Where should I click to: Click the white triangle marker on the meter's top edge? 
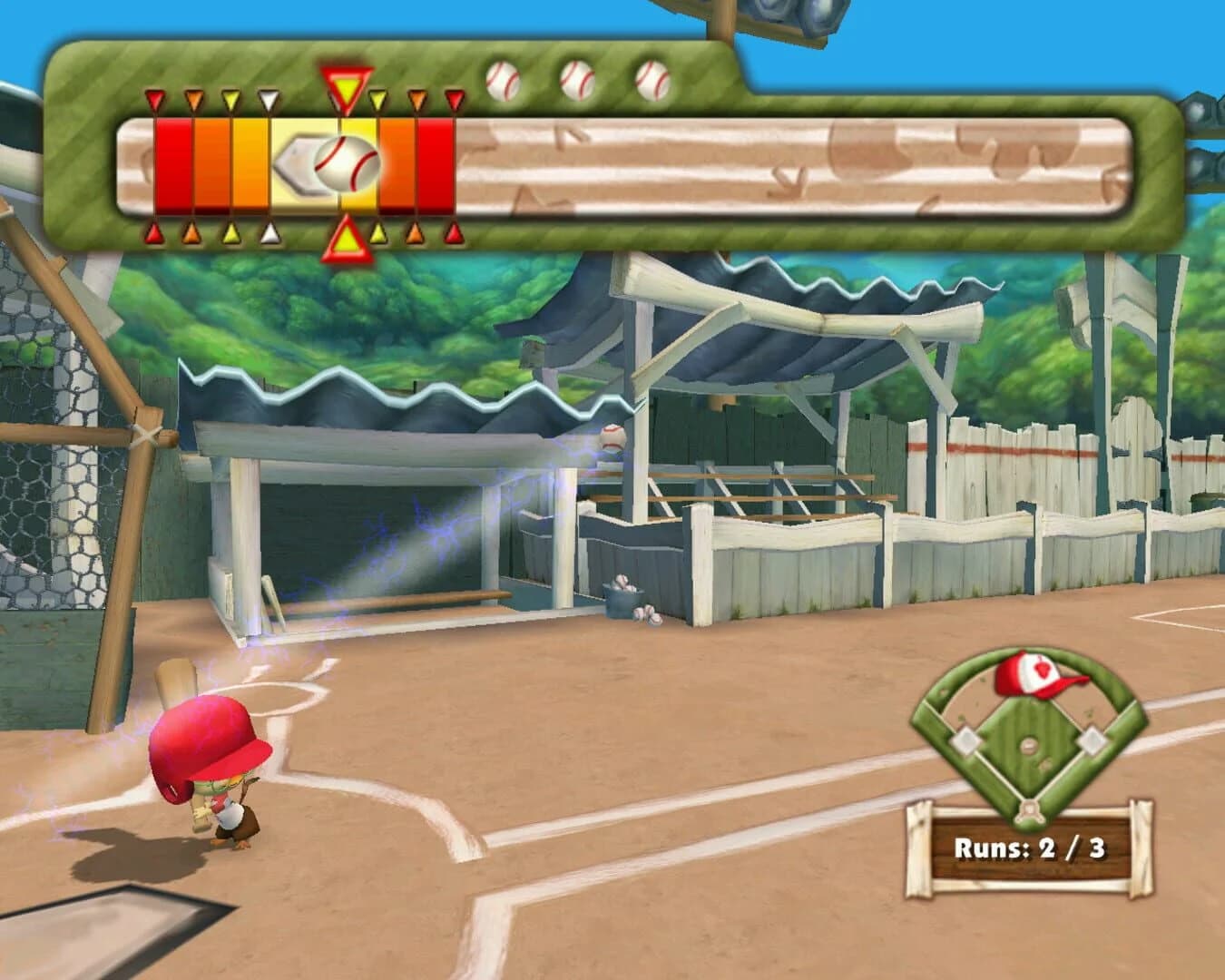click(268, 100)
